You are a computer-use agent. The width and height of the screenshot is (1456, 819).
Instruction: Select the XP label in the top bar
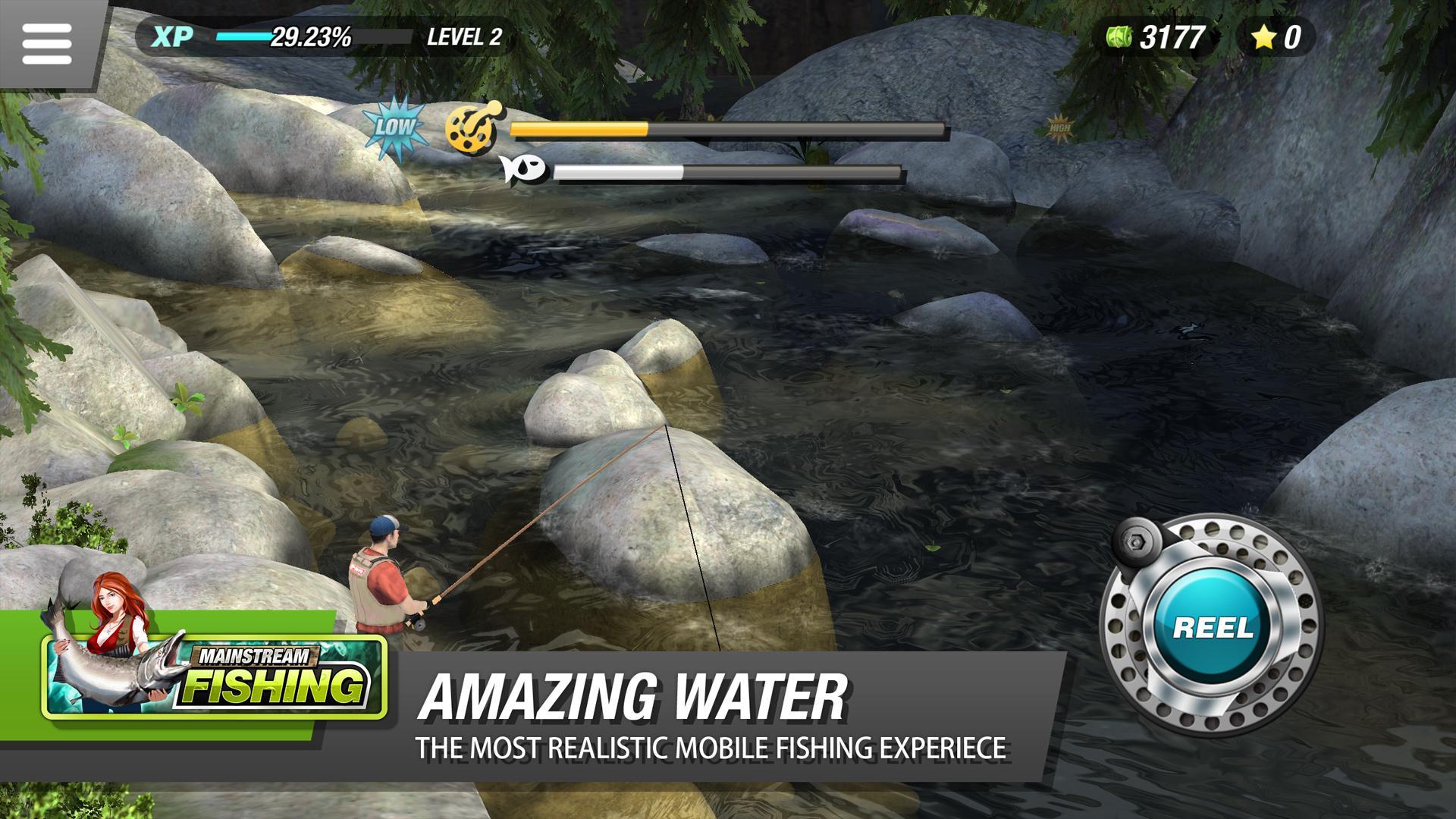(x=173, y=34)
